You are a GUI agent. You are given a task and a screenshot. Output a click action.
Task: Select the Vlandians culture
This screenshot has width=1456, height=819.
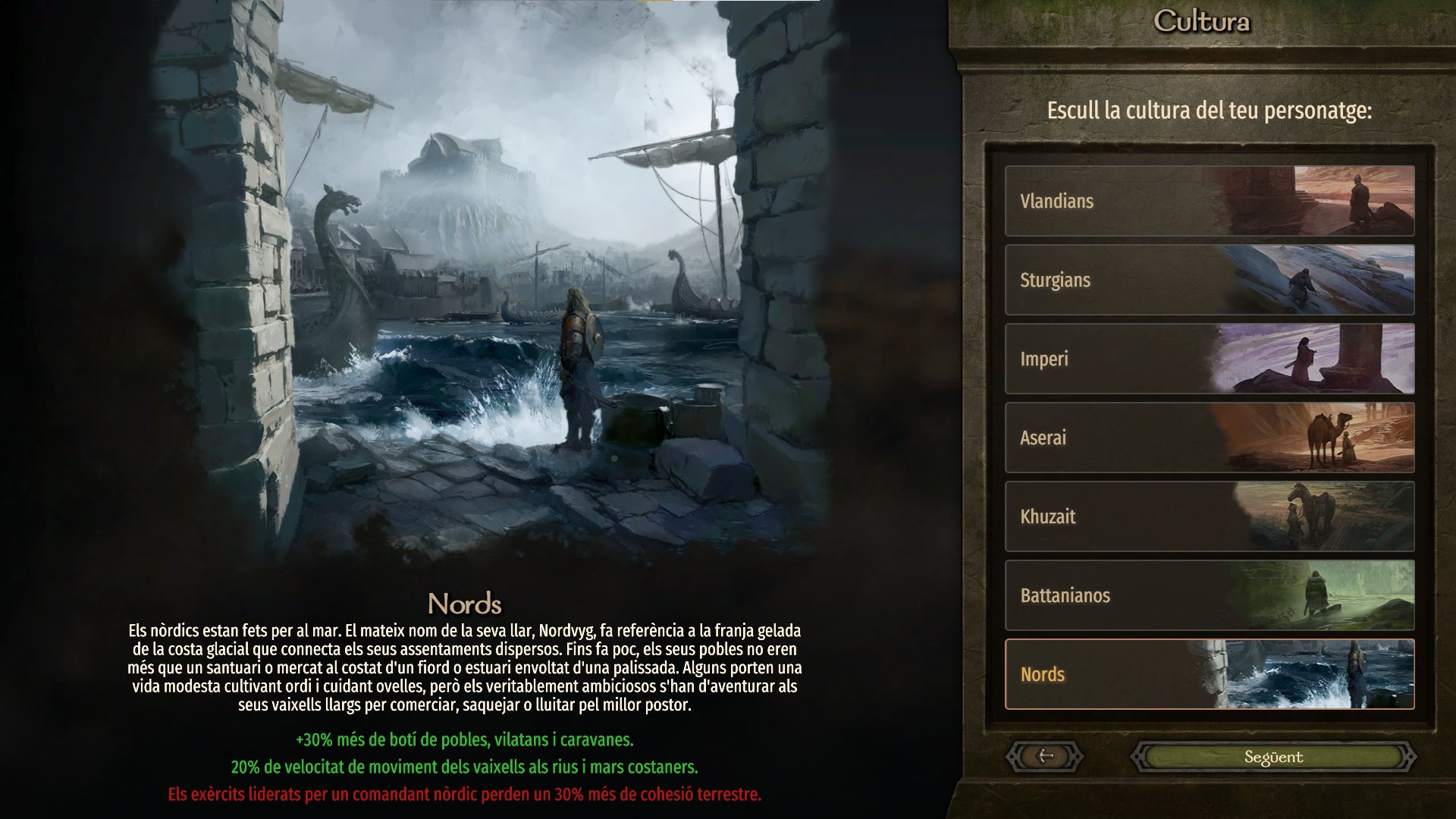pyautogui.click(x=1209, y=201)
